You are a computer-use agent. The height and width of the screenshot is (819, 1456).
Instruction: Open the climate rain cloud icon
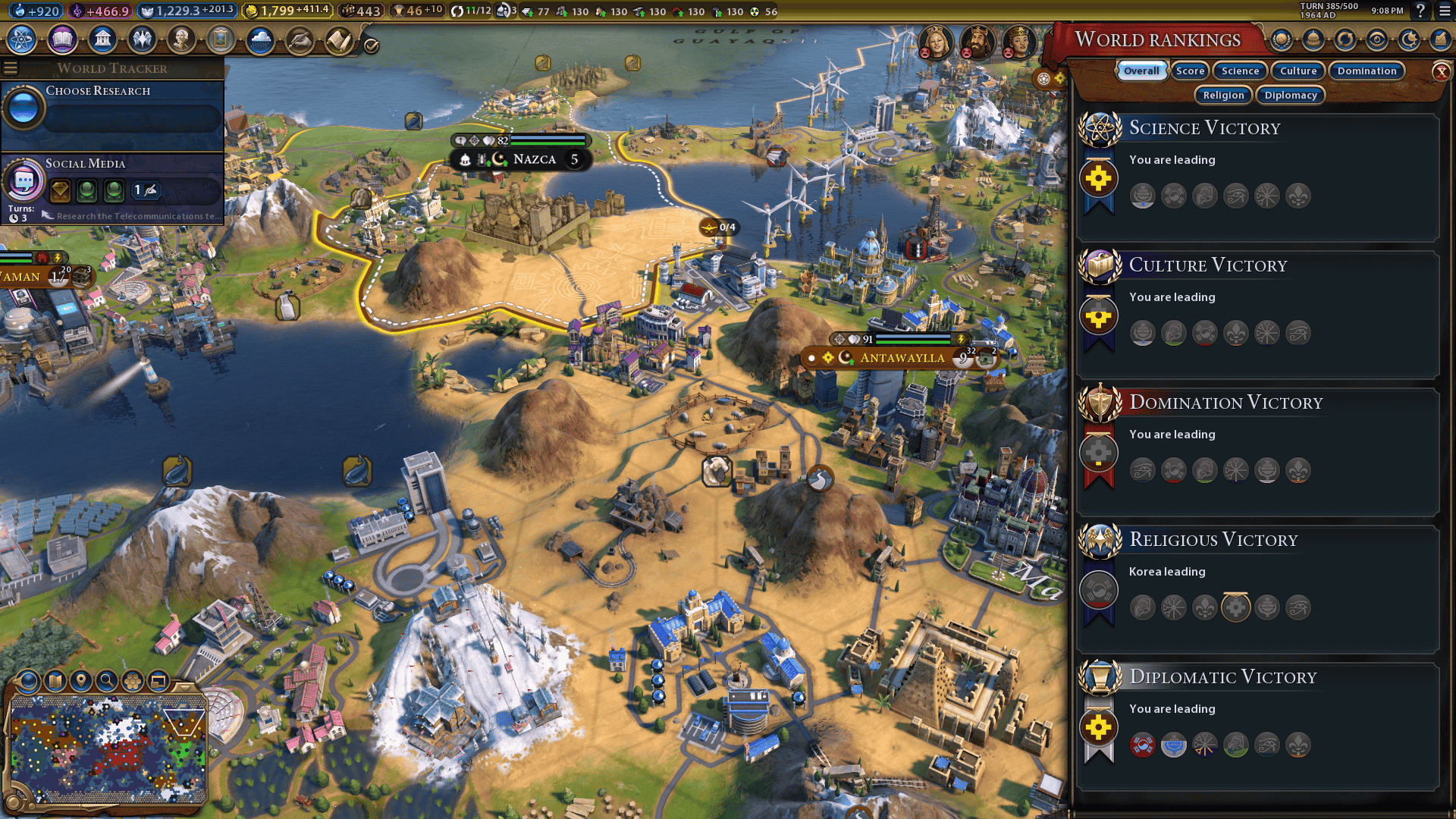click(260, 39)
